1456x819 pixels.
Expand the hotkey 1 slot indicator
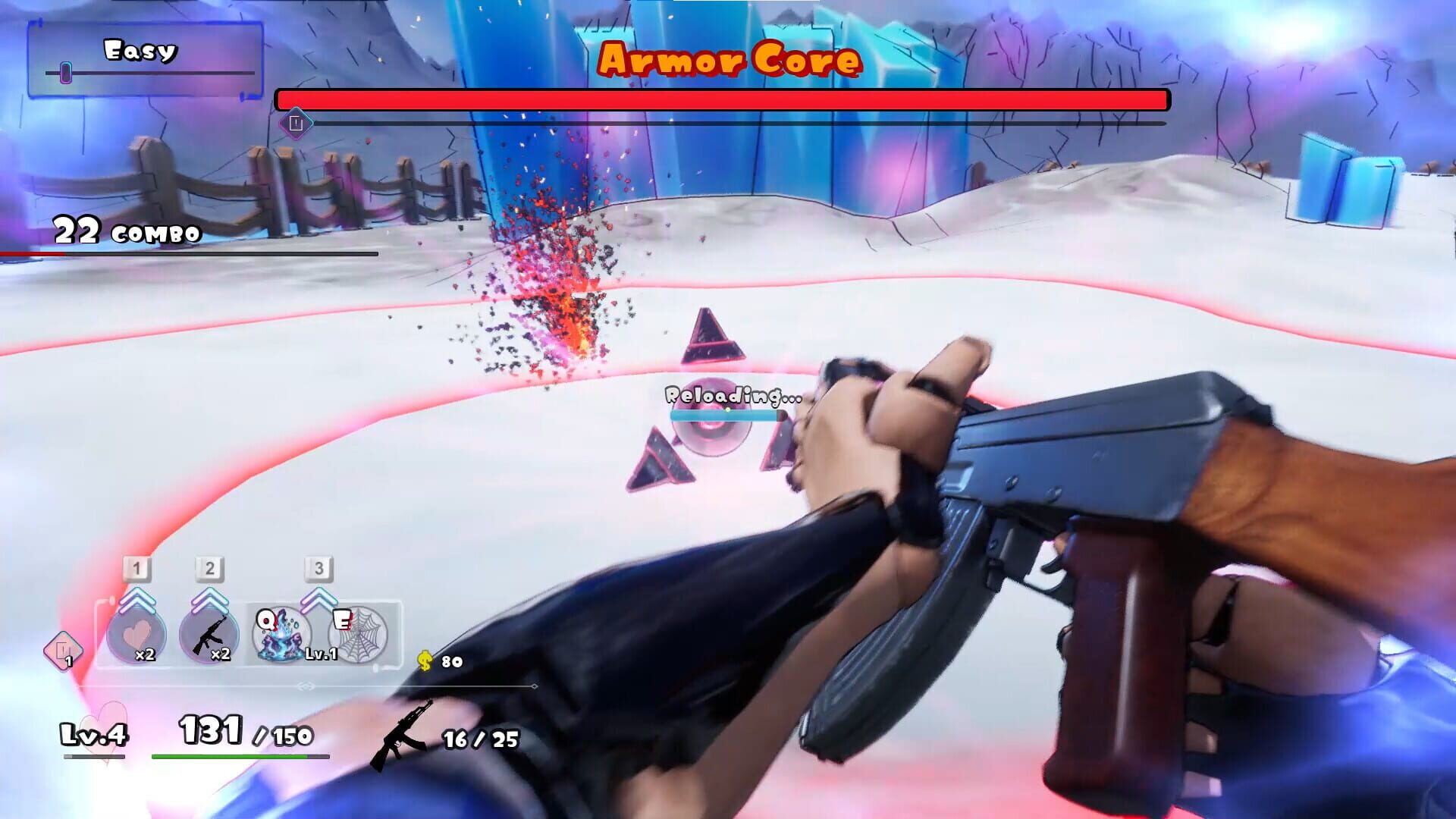click(135, 569)
